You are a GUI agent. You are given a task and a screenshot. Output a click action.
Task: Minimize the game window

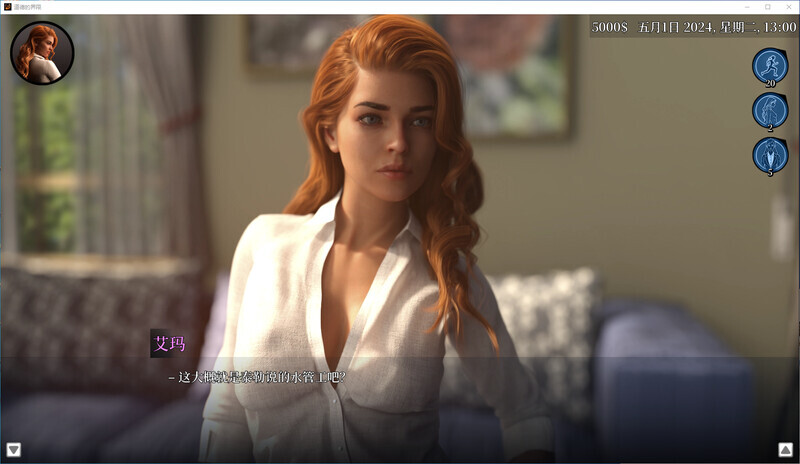point(745,7)
